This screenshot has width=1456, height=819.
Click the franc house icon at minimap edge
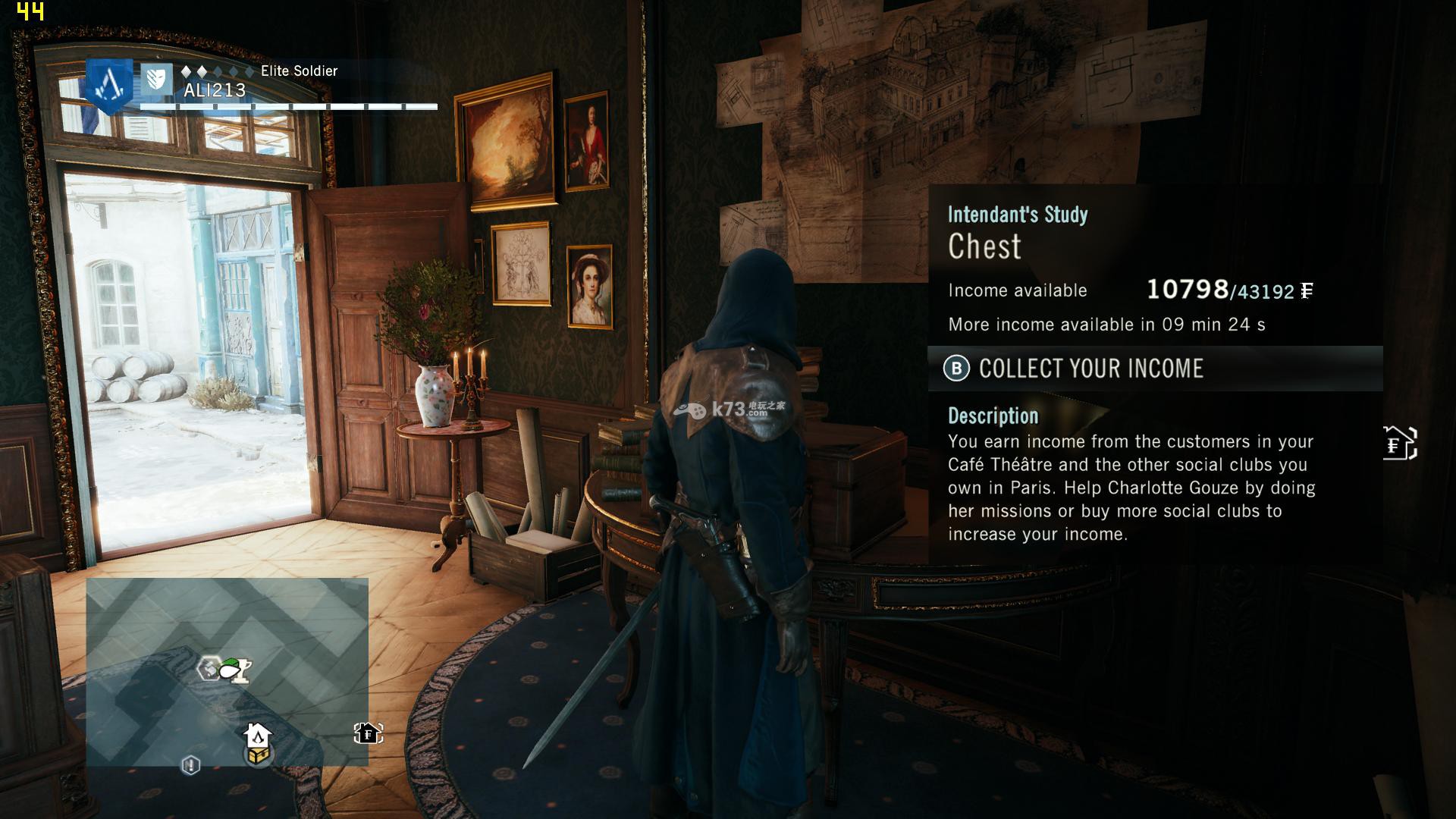tap(368, 733)
